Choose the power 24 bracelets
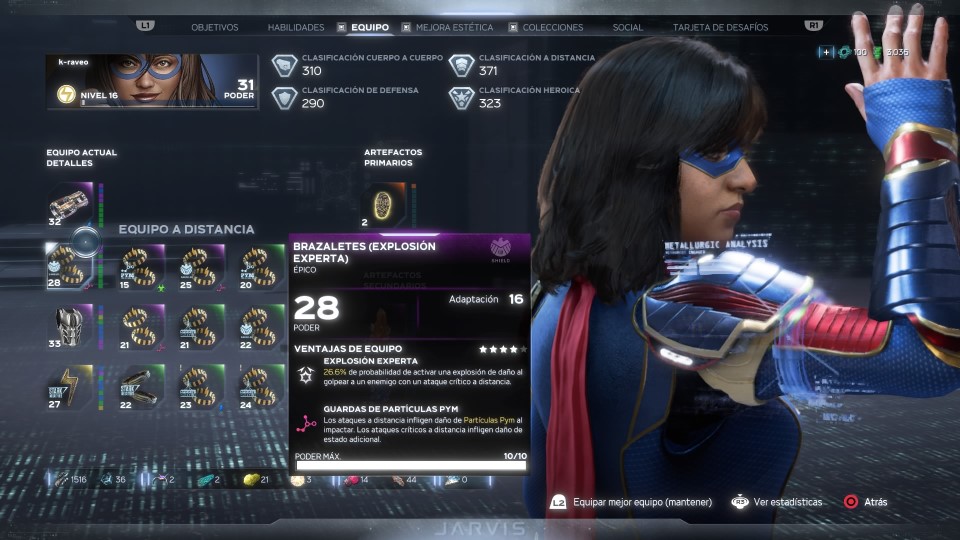Image resolution: width=960 pixels, height=540 pixels. click(262, 386)
